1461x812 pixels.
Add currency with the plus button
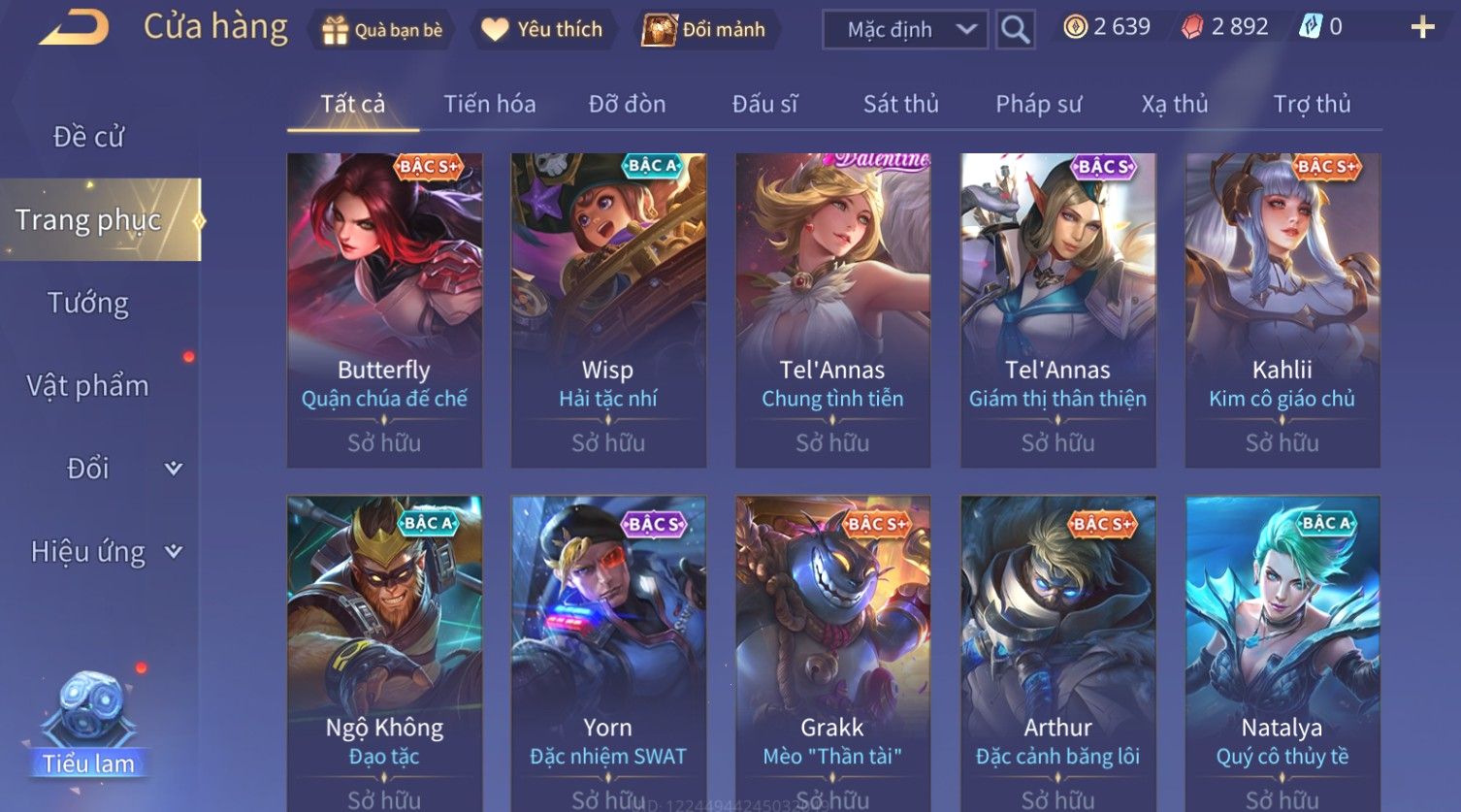(1422, 27)
